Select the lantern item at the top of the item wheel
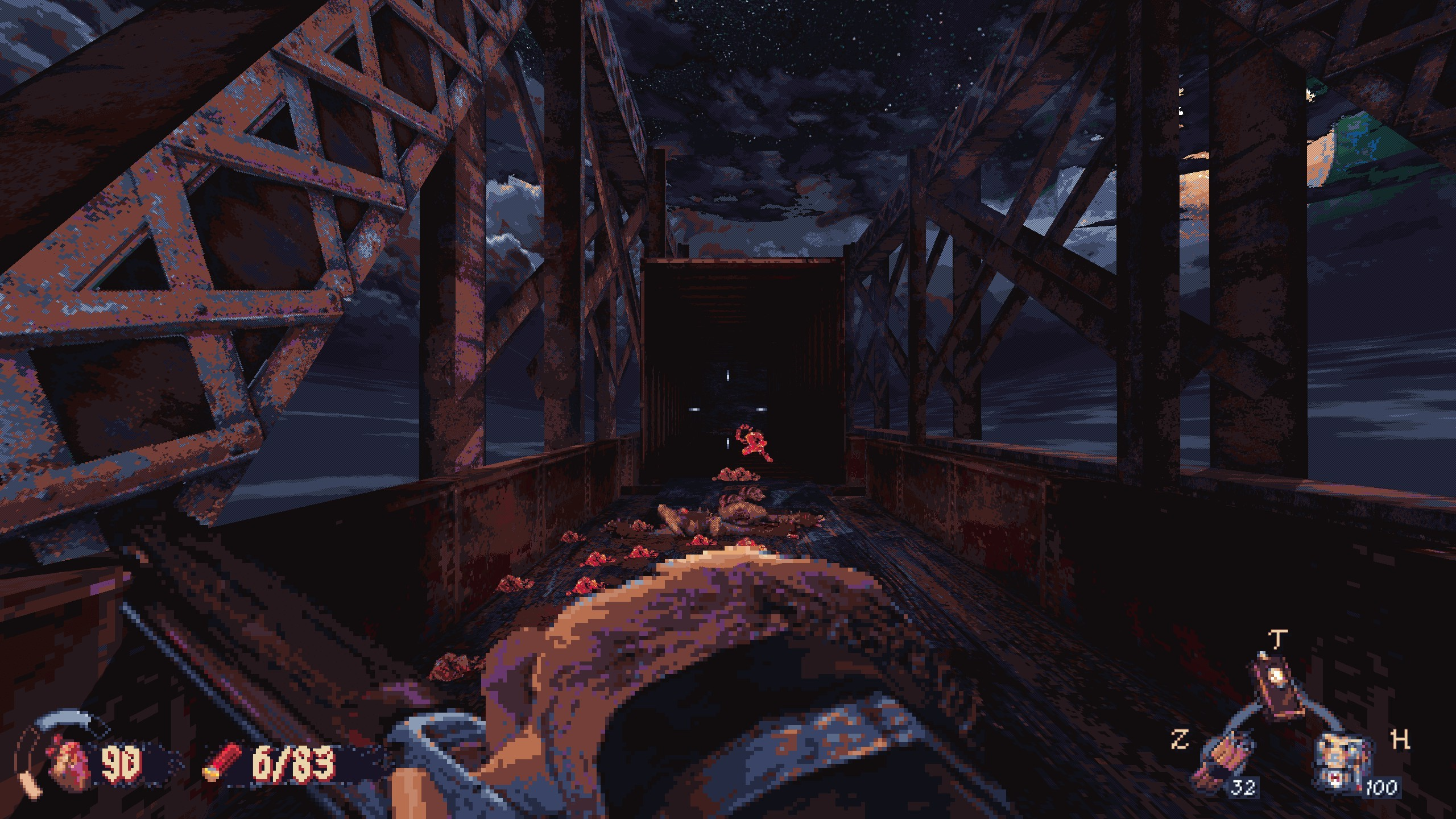1456x819 pixels. tap(1276, 693)
